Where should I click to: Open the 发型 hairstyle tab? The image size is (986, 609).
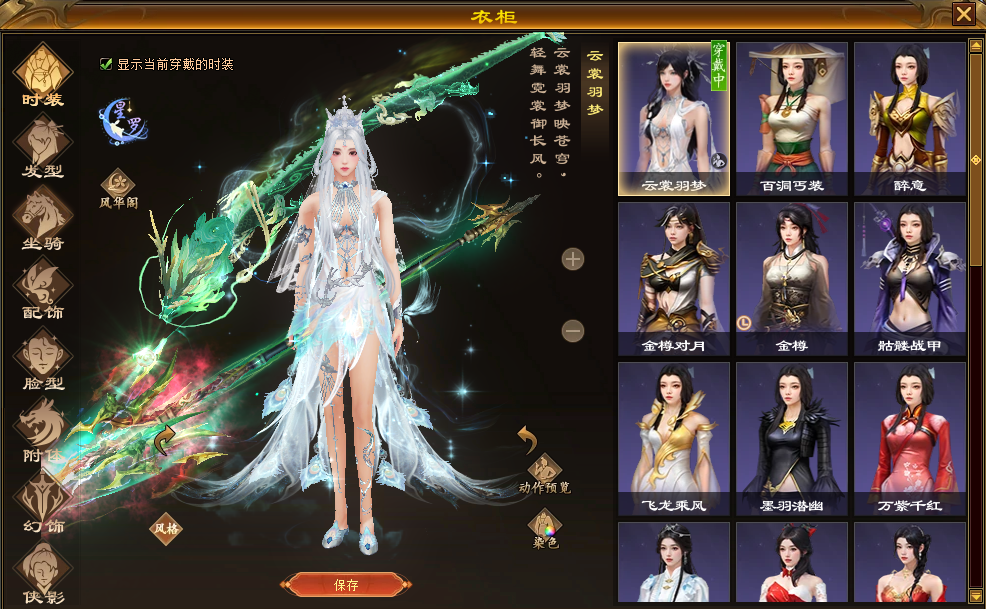point(43,146)
